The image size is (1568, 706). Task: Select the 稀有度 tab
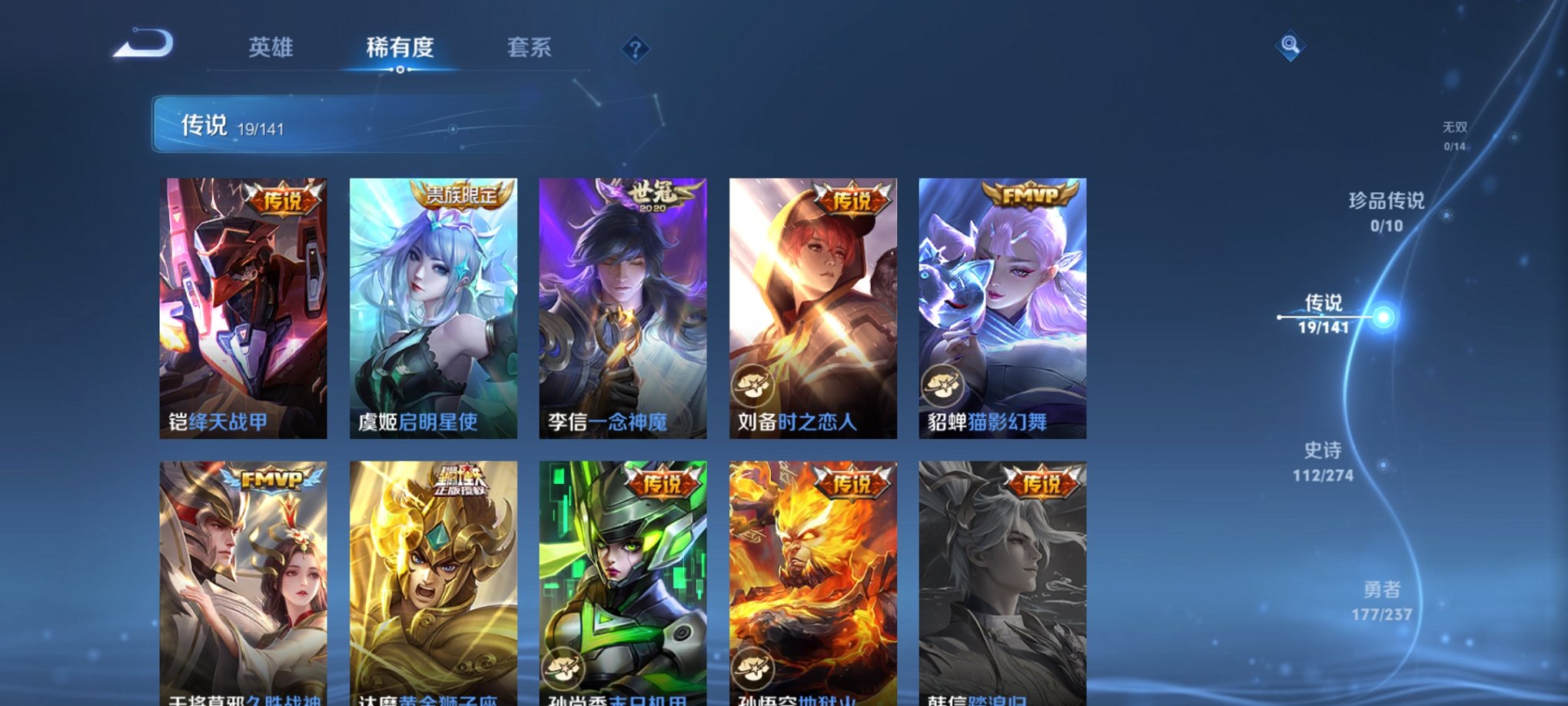point(400,48)
